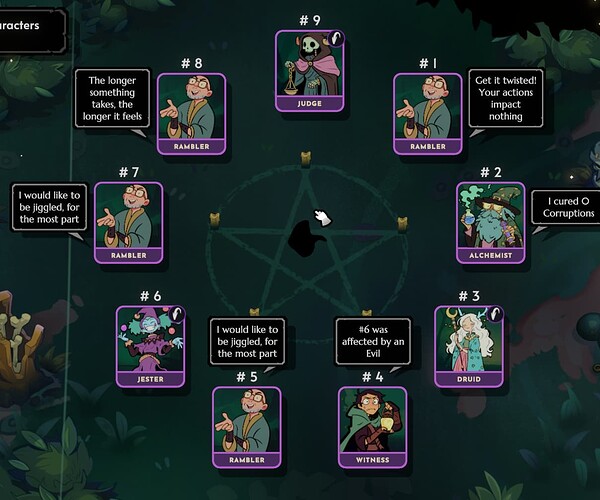Viewport: 600px width, 500px height.
Task: Select the Druid card #3
Action: [x=468, y=345]
